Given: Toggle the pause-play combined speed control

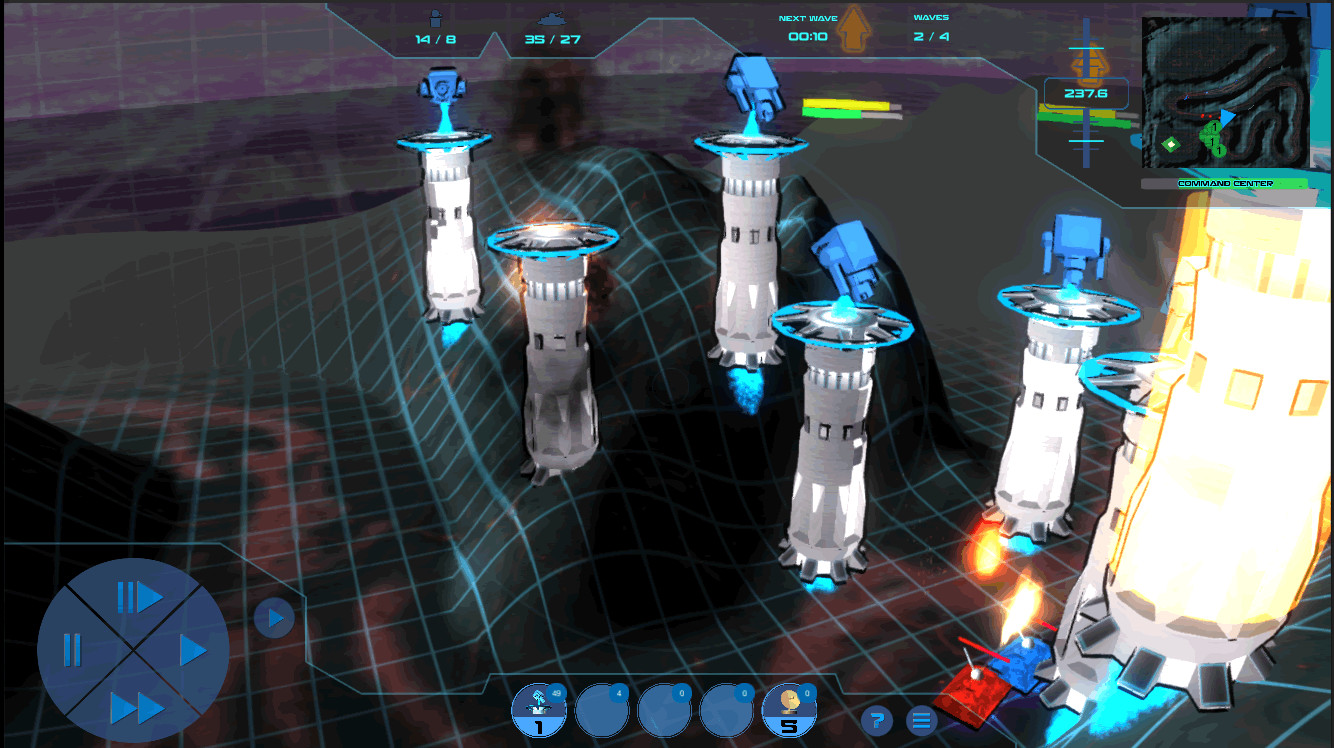Looking at the screenshot, I should click(x=139, y=597).
